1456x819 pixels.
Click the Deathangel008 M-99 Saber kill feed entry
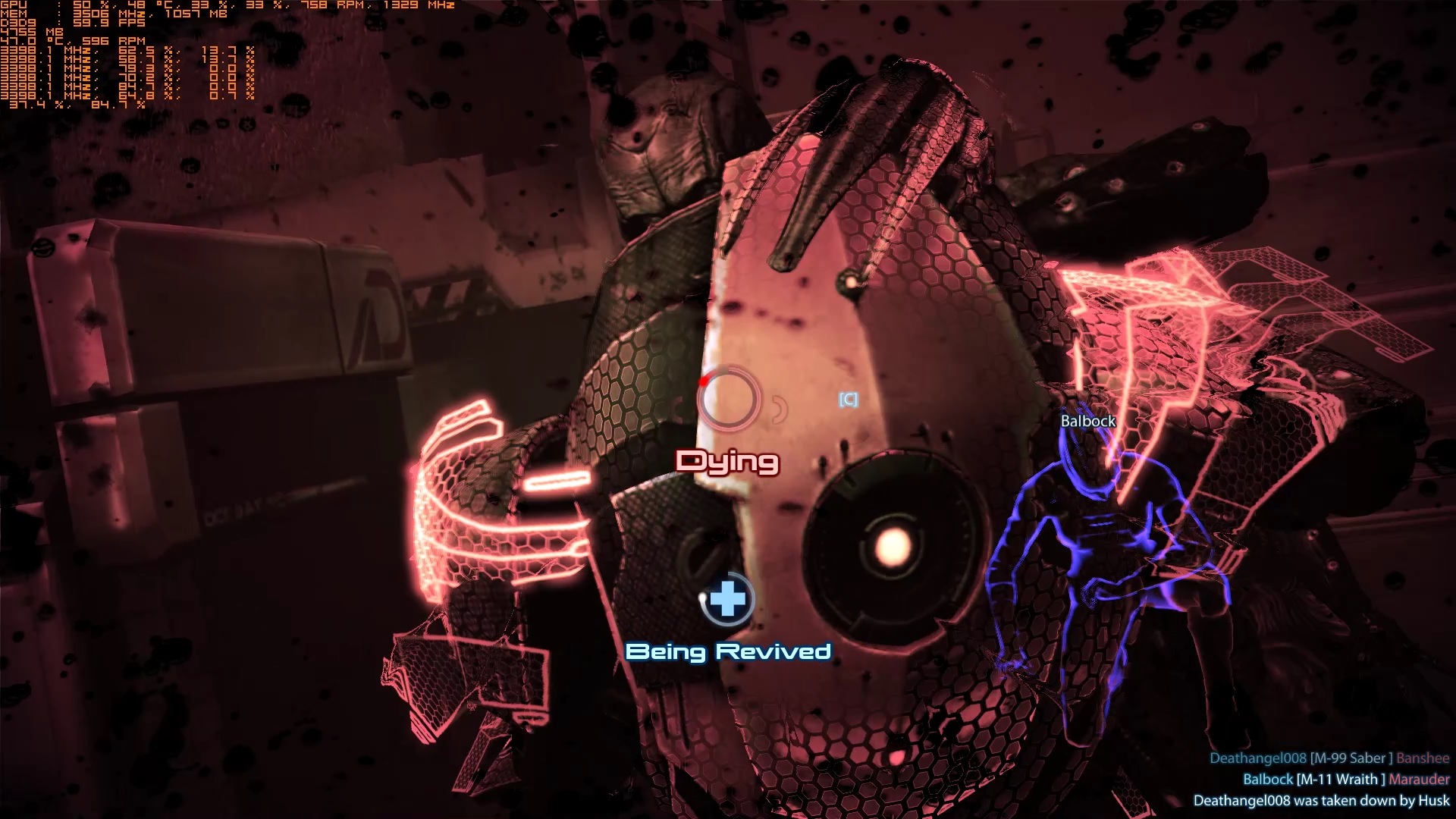pyautogui.click(x=1329, y=758)
